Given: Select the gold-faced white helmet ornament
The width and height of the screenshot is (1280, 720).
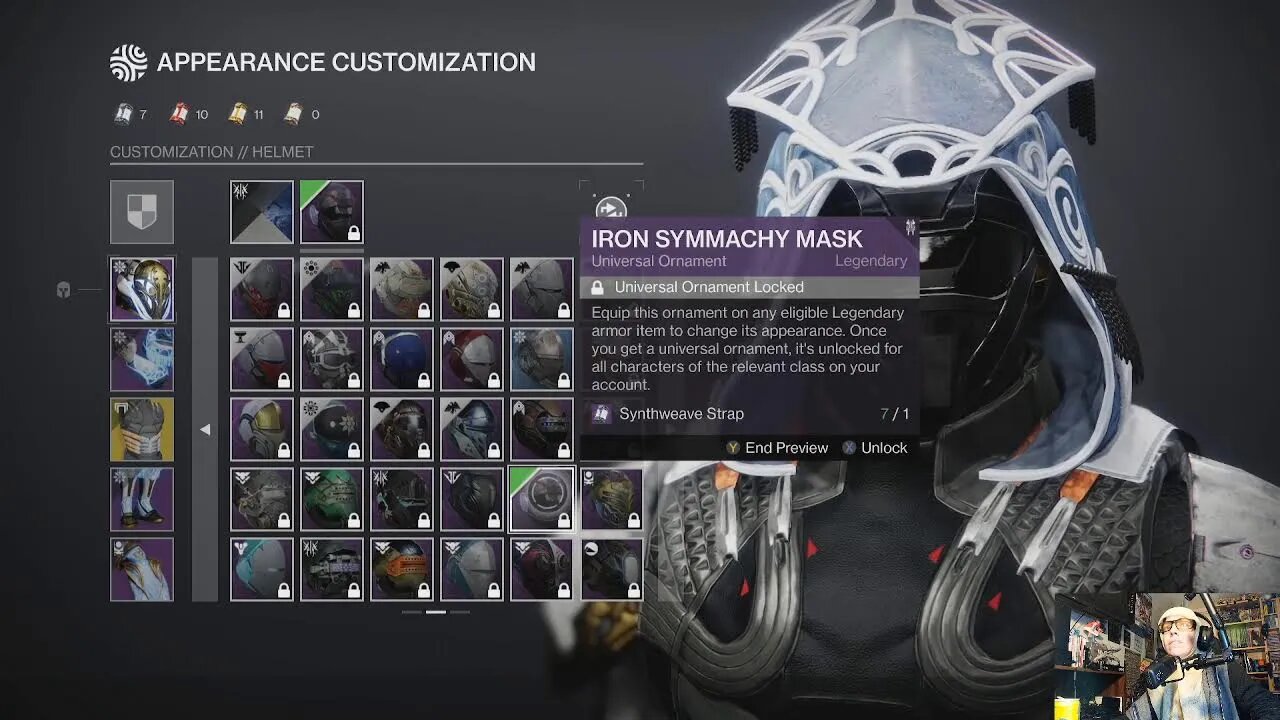Looking at the screenshot, I should tap(262, 430).
